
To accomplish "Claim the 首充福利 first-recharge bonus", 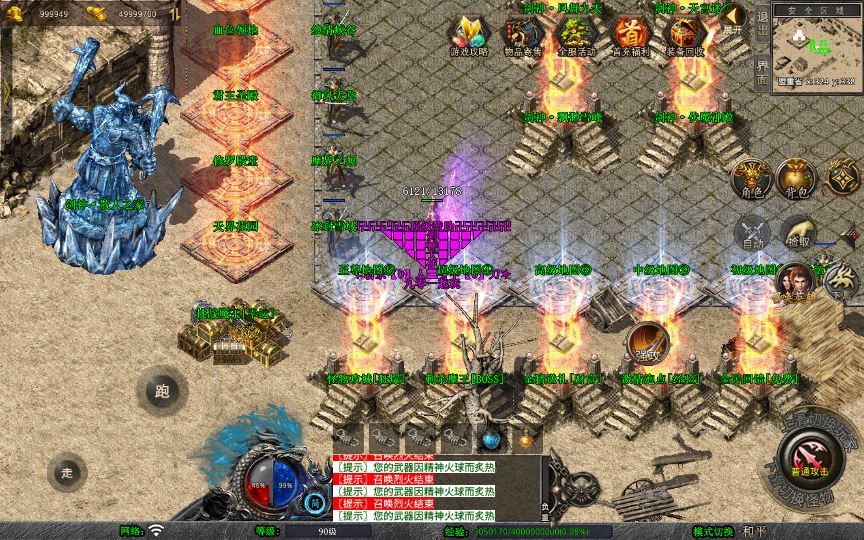I will (x=629, y=36).
